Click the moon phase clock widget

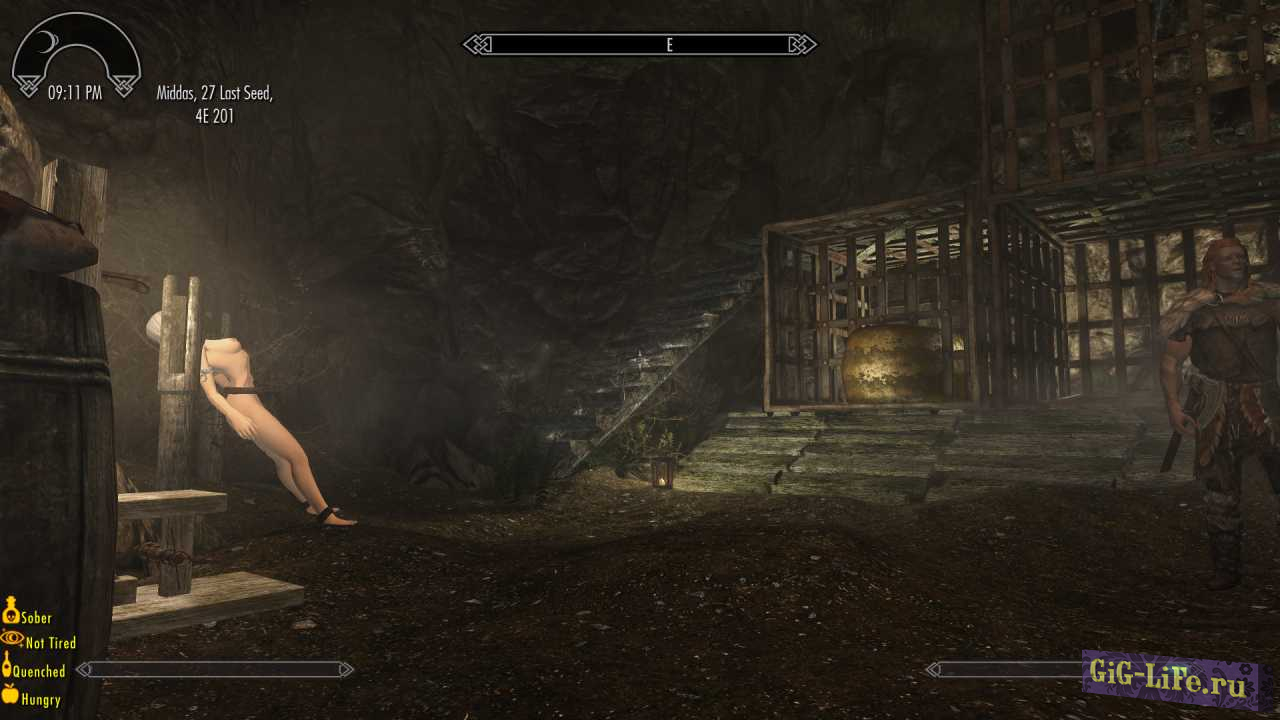pos(75,56)
